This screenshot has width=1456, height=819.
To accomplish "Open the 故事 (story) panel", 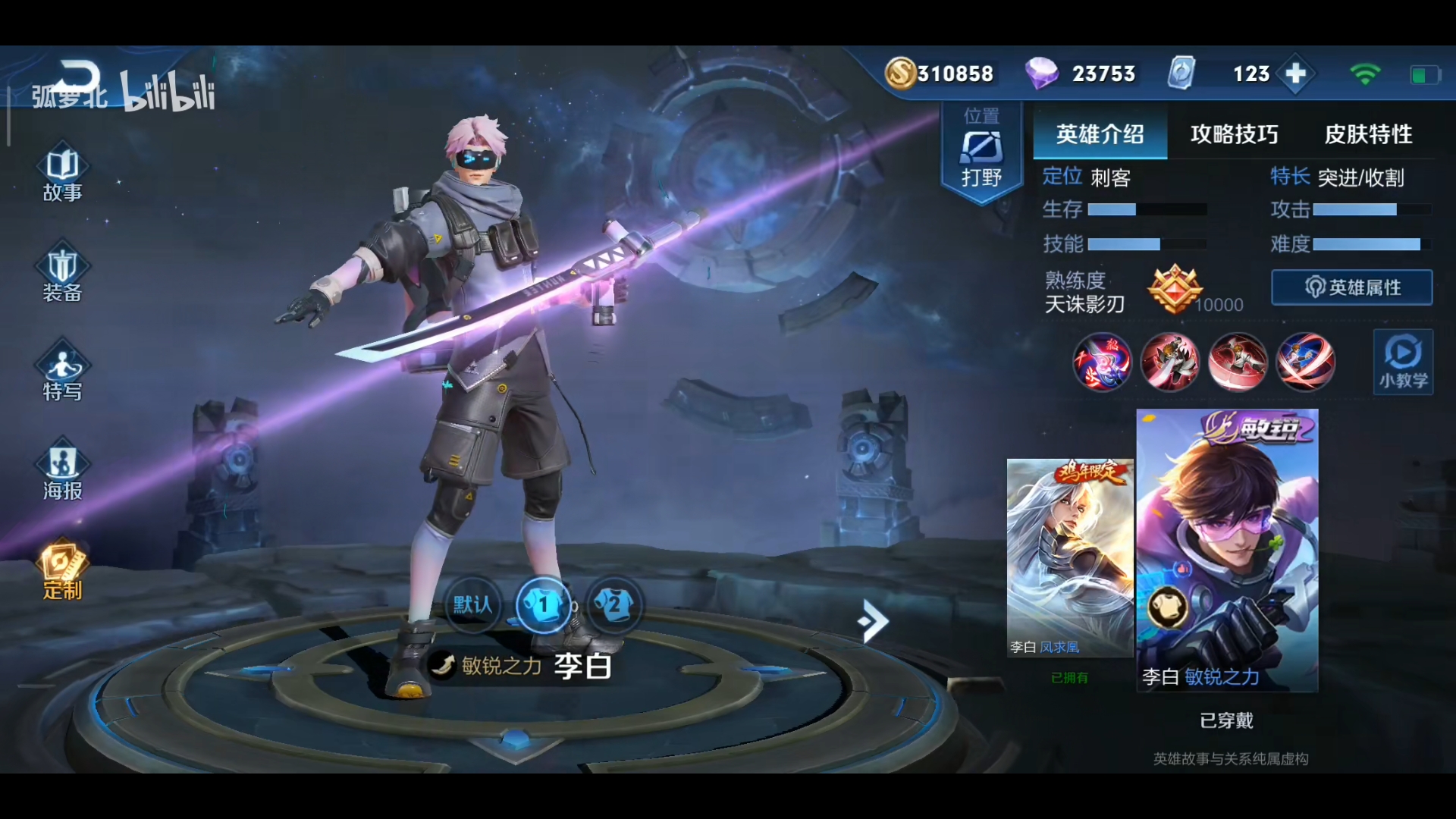I will coord(63,174).
